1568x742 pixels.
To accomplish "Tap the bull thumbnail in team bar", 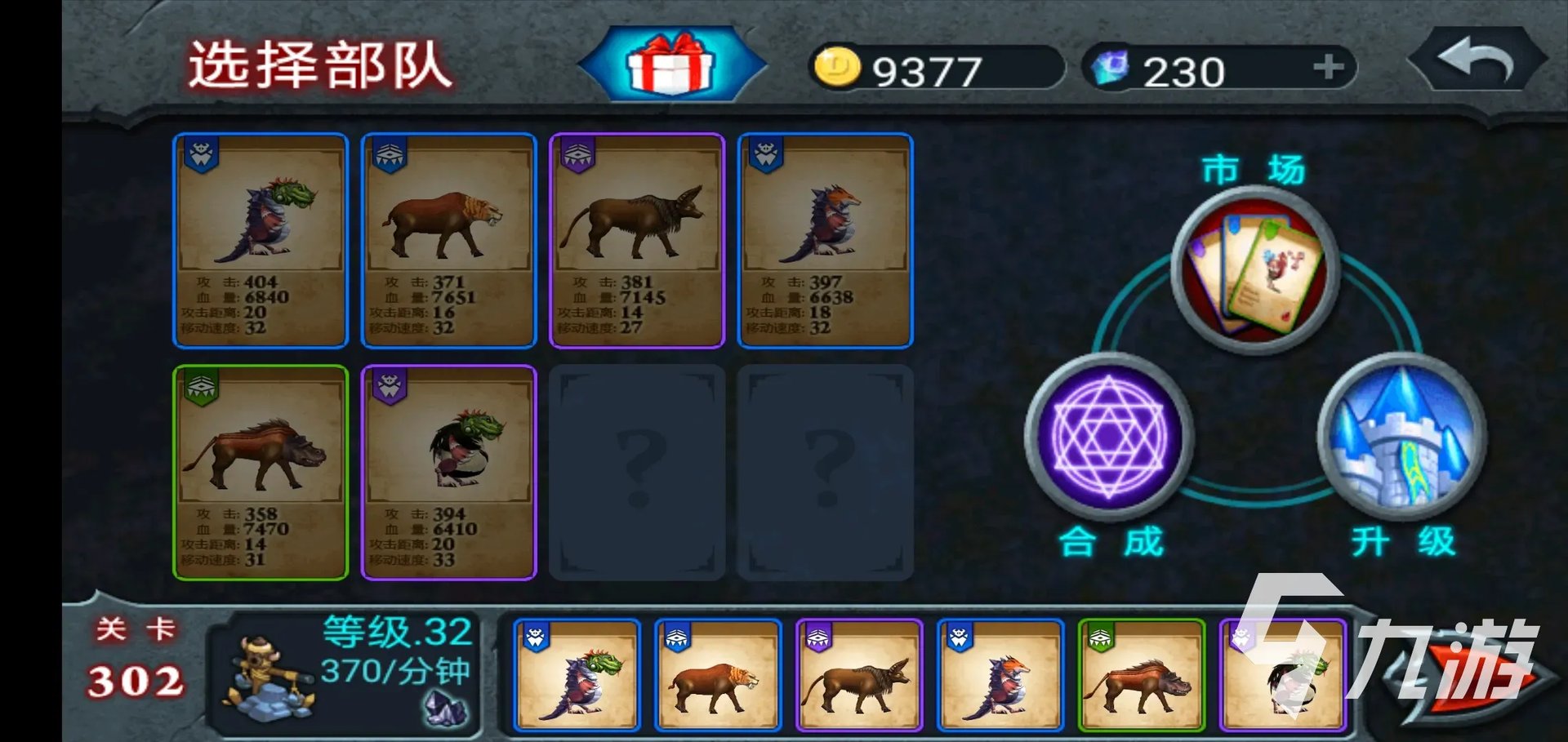I will click(859, 674).
